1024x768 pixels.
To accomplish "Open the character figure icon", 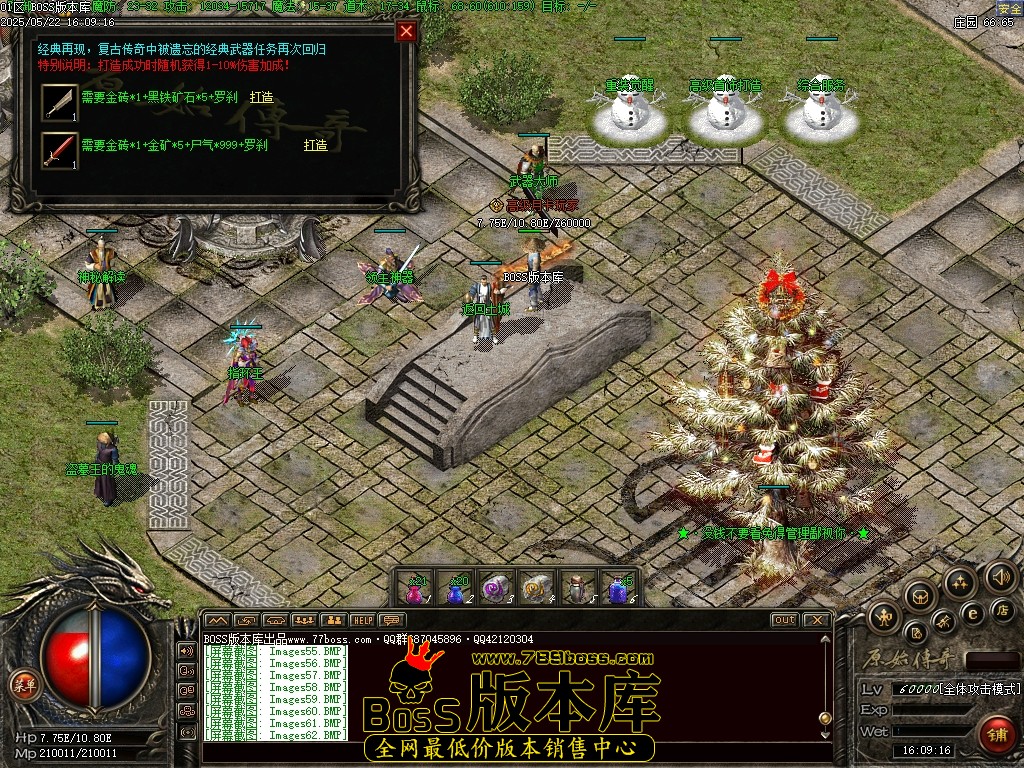I will pos(885,617).
